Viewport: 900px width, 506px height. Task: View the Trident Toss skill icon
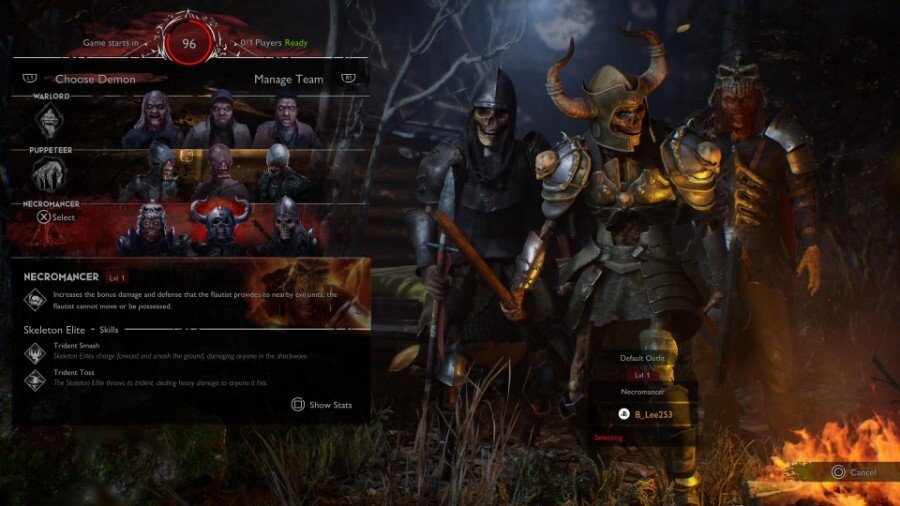[x=35, y=379]
